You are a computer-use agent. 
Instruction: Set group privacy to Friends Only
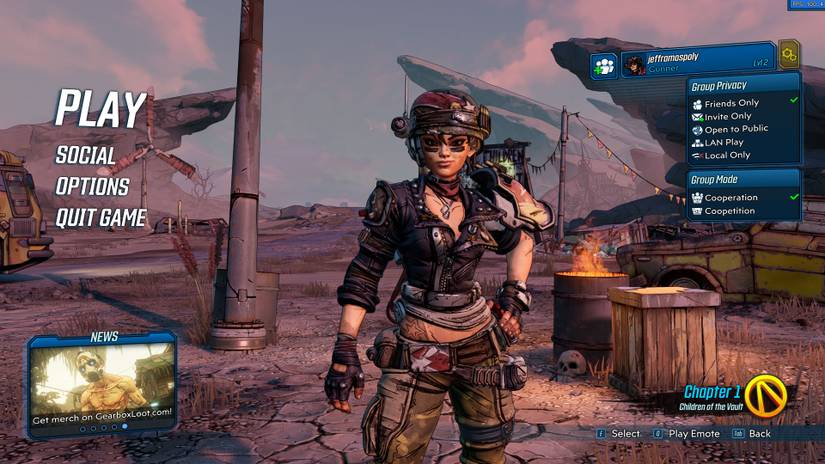tap(732, 103)
